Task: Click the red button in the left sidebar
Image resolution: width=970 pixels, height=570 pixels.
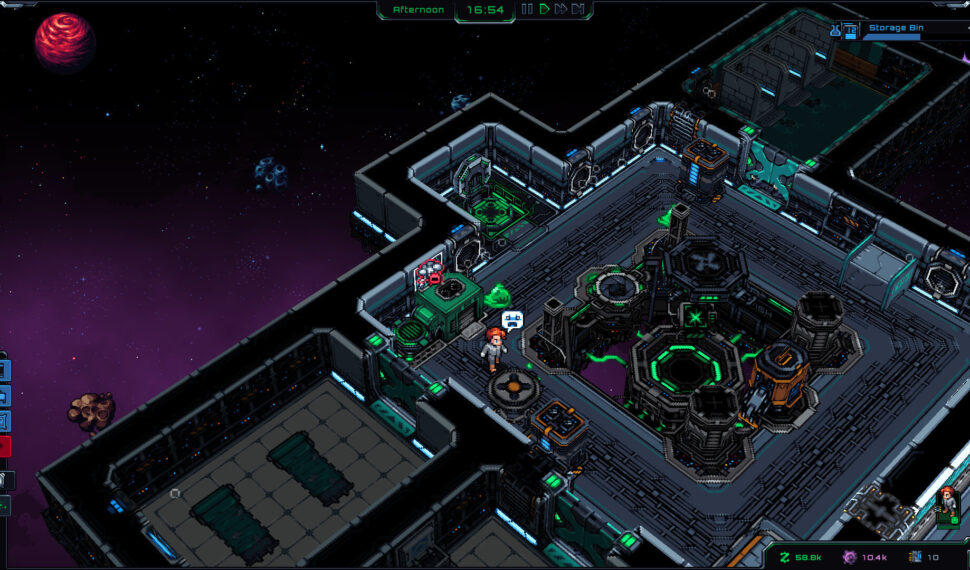Action: (5, 446)
